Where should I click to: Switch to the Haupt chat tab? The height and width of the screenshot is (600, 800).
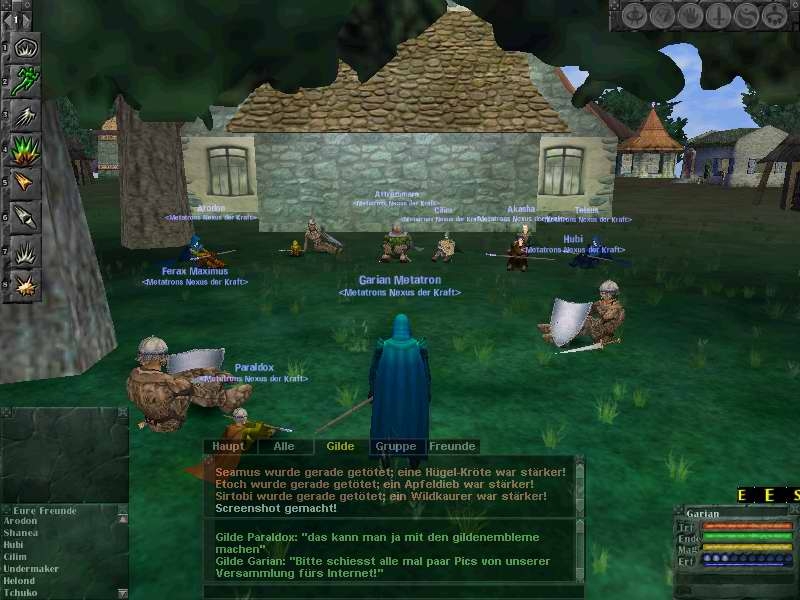point(228,446)
